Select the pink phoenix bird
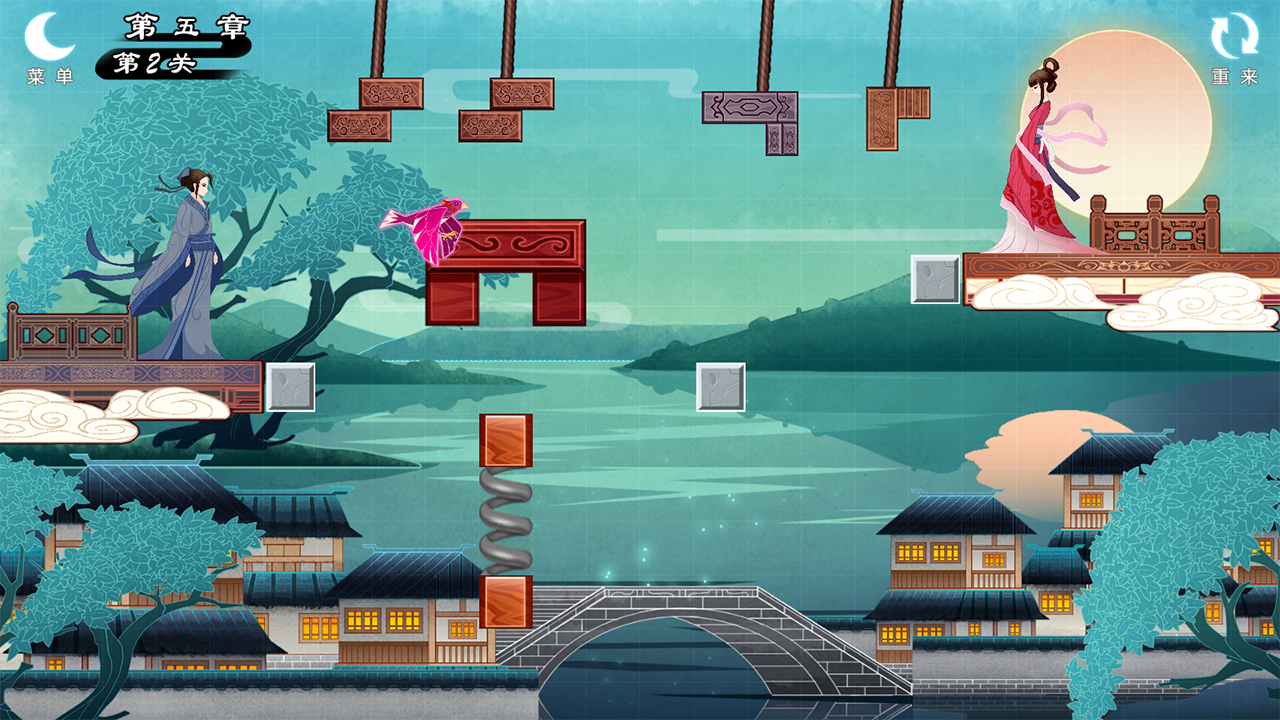Viewport: 1280px width, 720px height. pyautogui.click(x=428, y=222)
